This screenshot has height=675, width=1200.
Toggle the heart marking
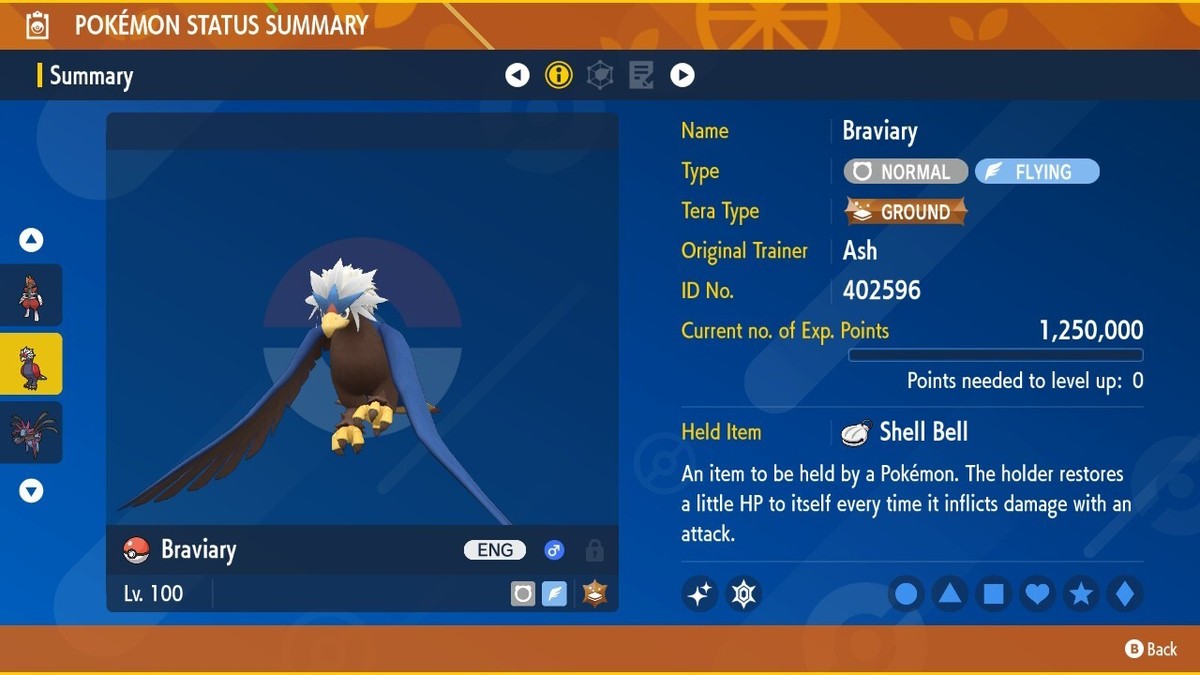(x=1038, y=594)
